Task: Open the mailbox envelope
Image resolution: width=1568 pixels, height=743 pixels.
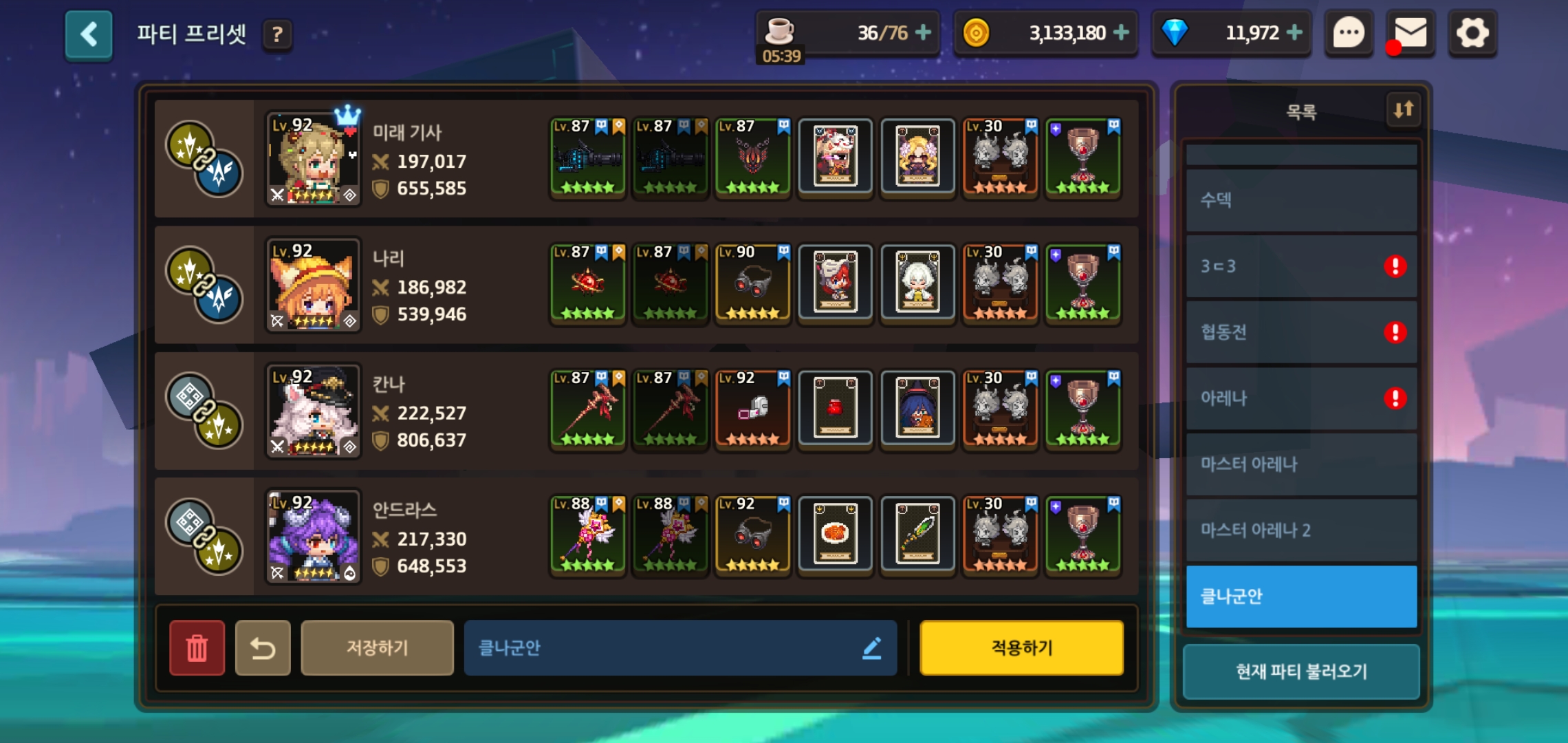Action: 1410,32
